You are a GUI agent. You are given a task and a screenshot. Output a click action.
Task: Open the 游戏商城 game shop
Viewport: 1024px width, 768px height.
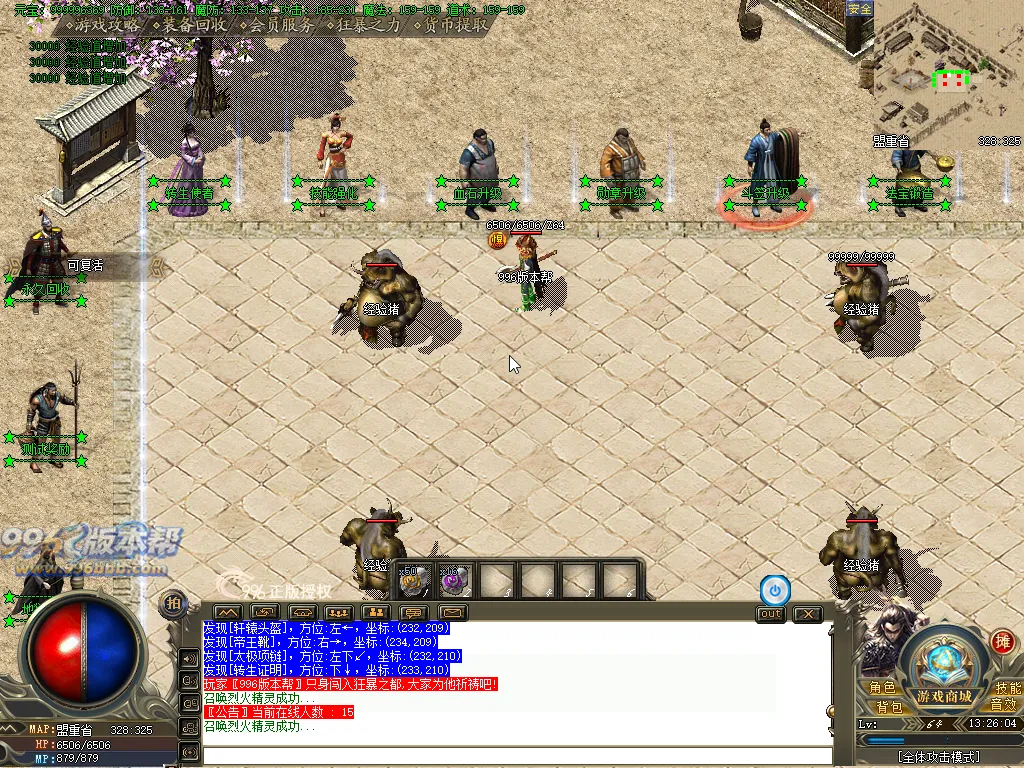pos(943,696)
